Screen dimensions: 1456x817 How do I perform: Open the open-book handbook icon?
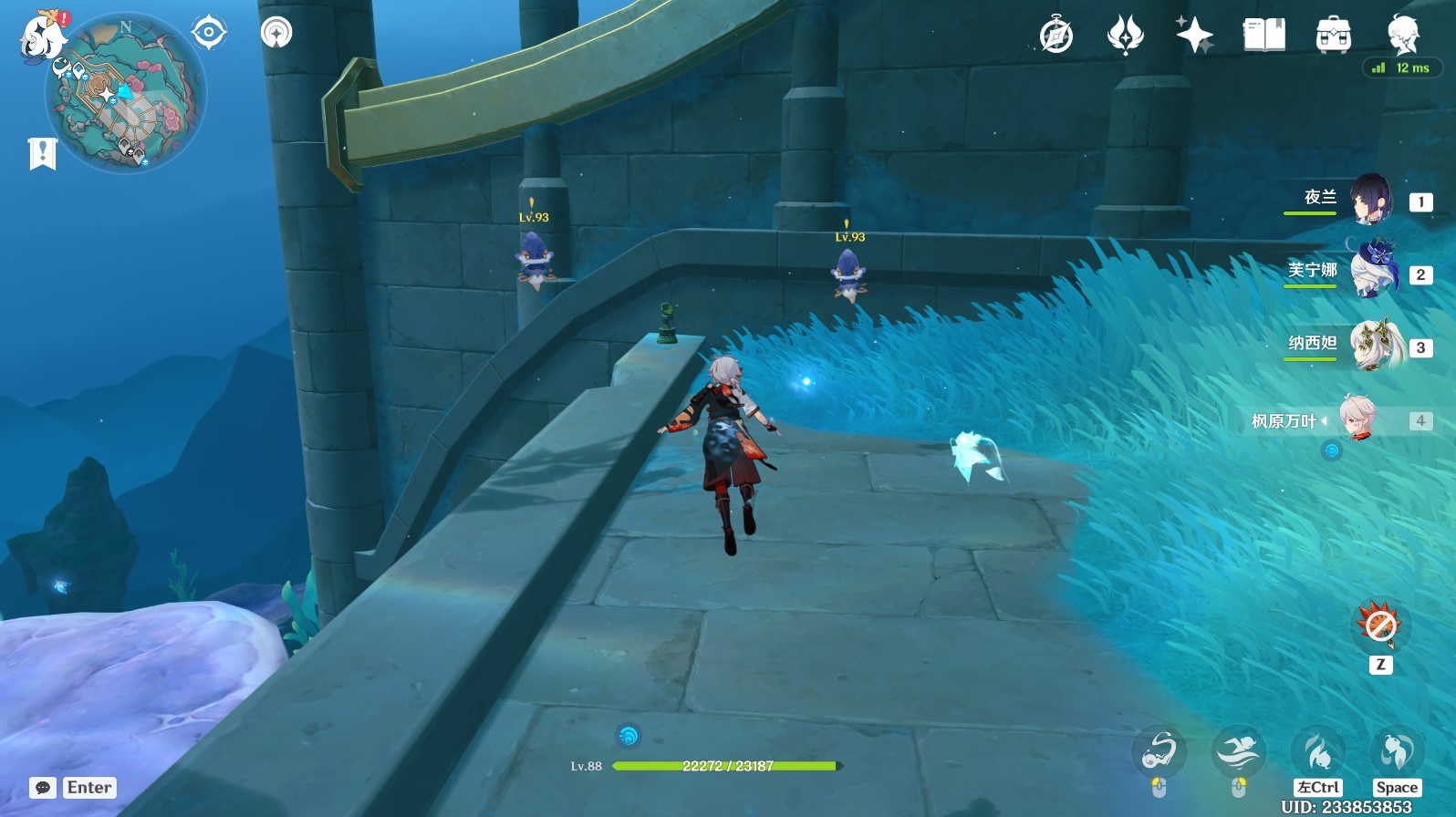[x=1264, y=36]
